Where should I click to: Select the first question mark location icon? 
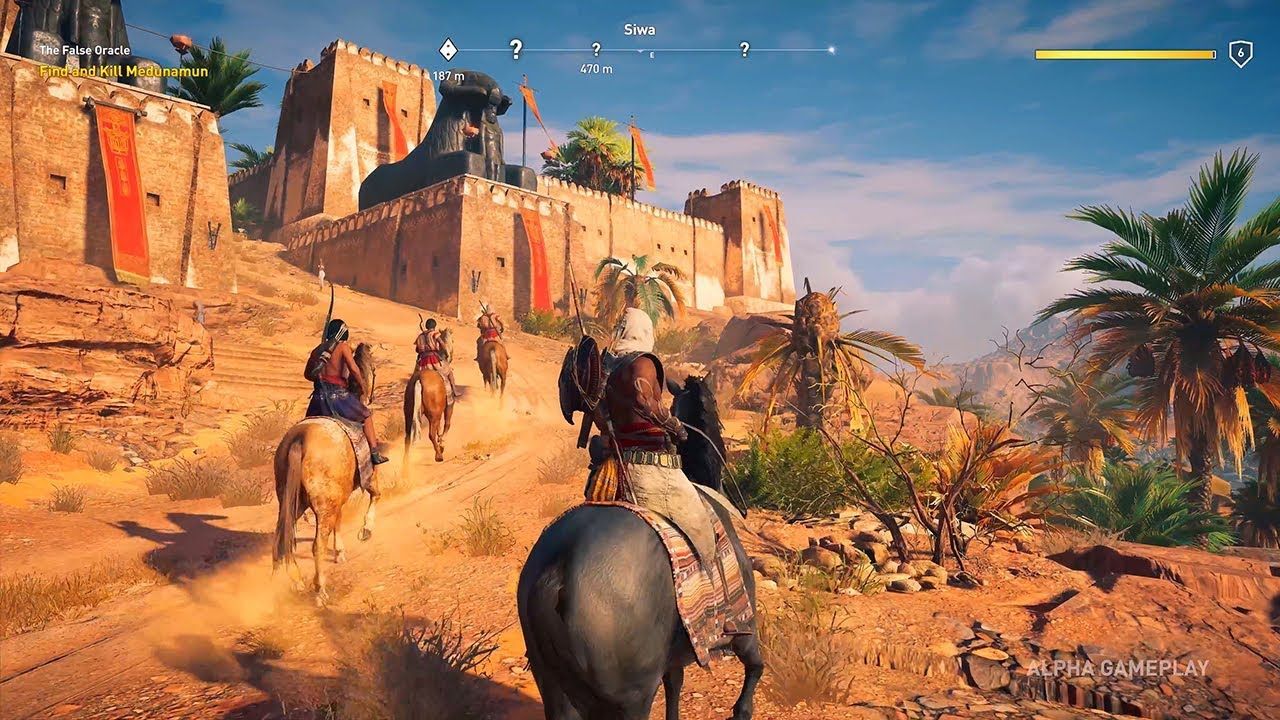pyautogui.click(x=516, y=47)
